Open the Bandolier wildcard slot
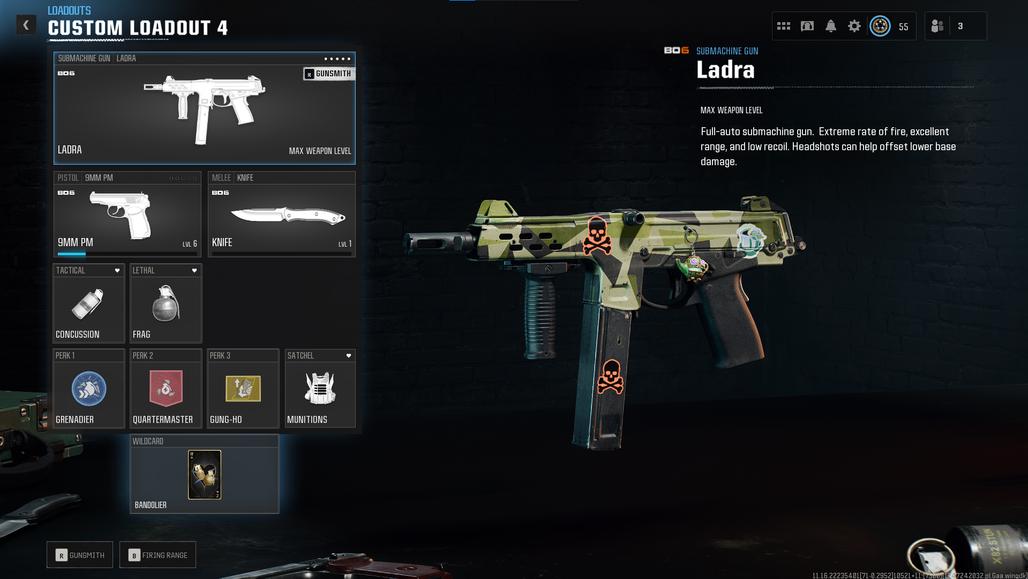Viewport: 1028px width, 579px height. (x=204, y=474)
